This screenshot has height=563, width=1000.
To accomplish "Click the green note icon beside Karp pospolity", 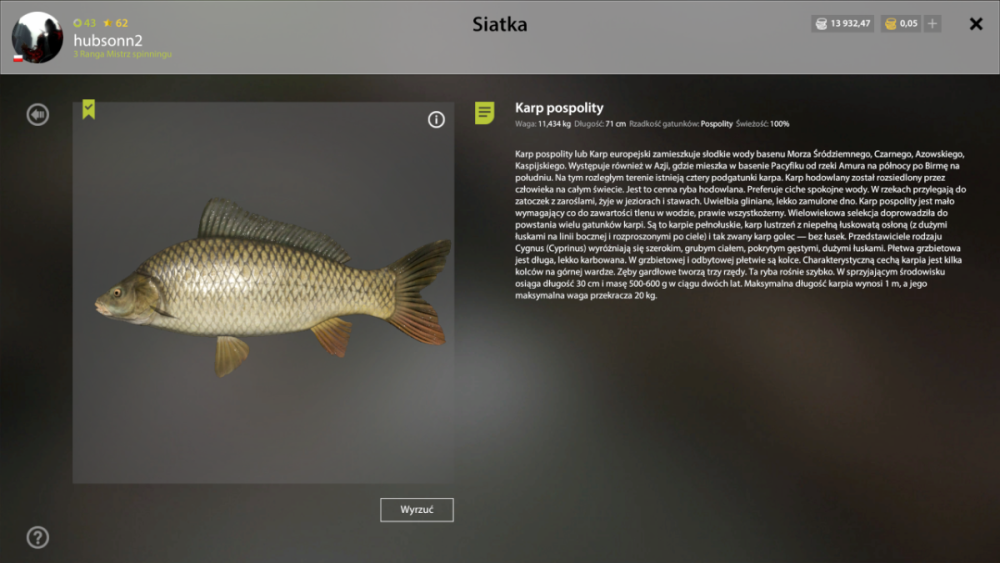I will (x=485, y=113).
